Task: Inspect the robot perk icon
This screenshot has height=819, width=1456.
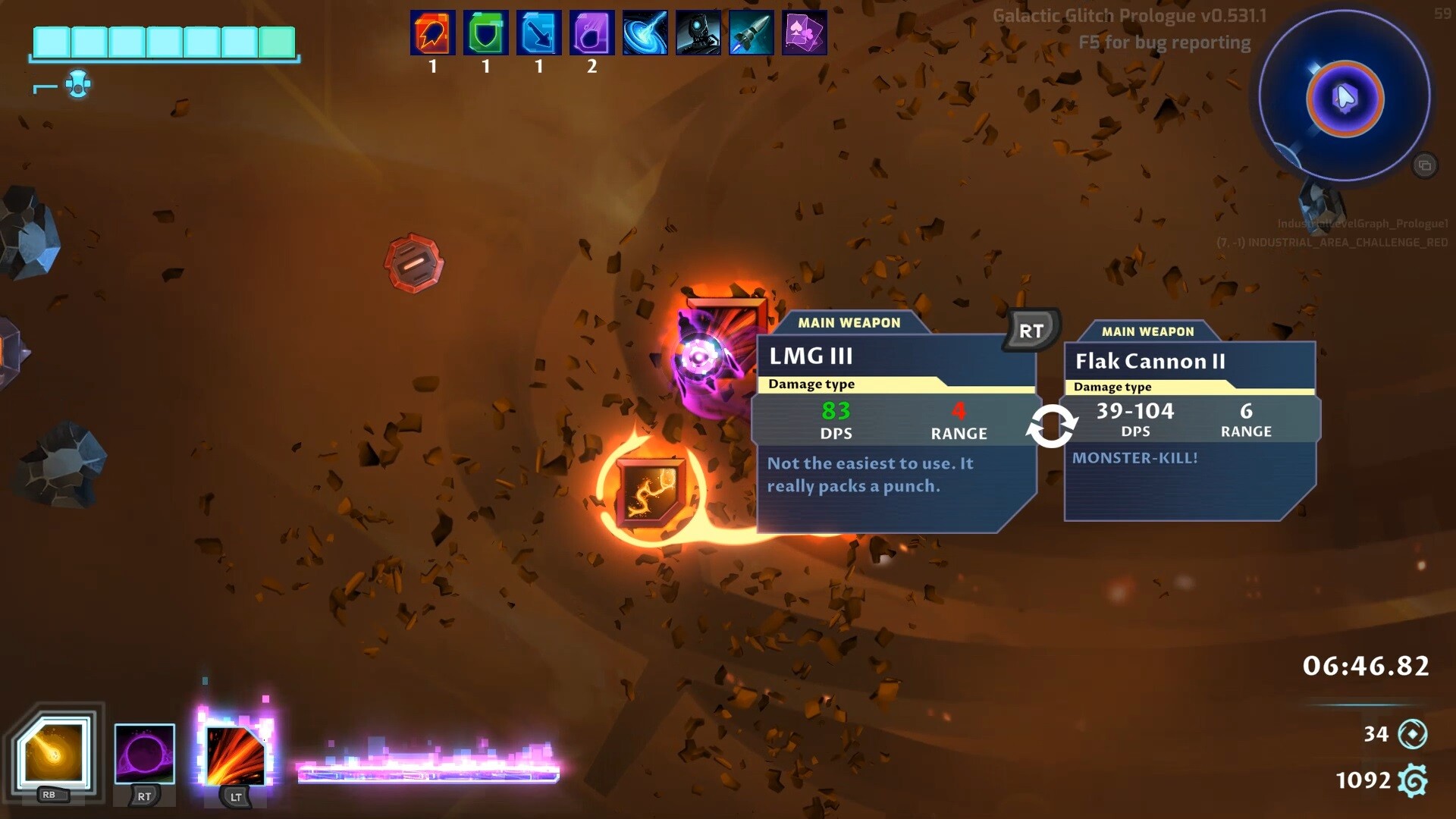Action: point(698,33)
